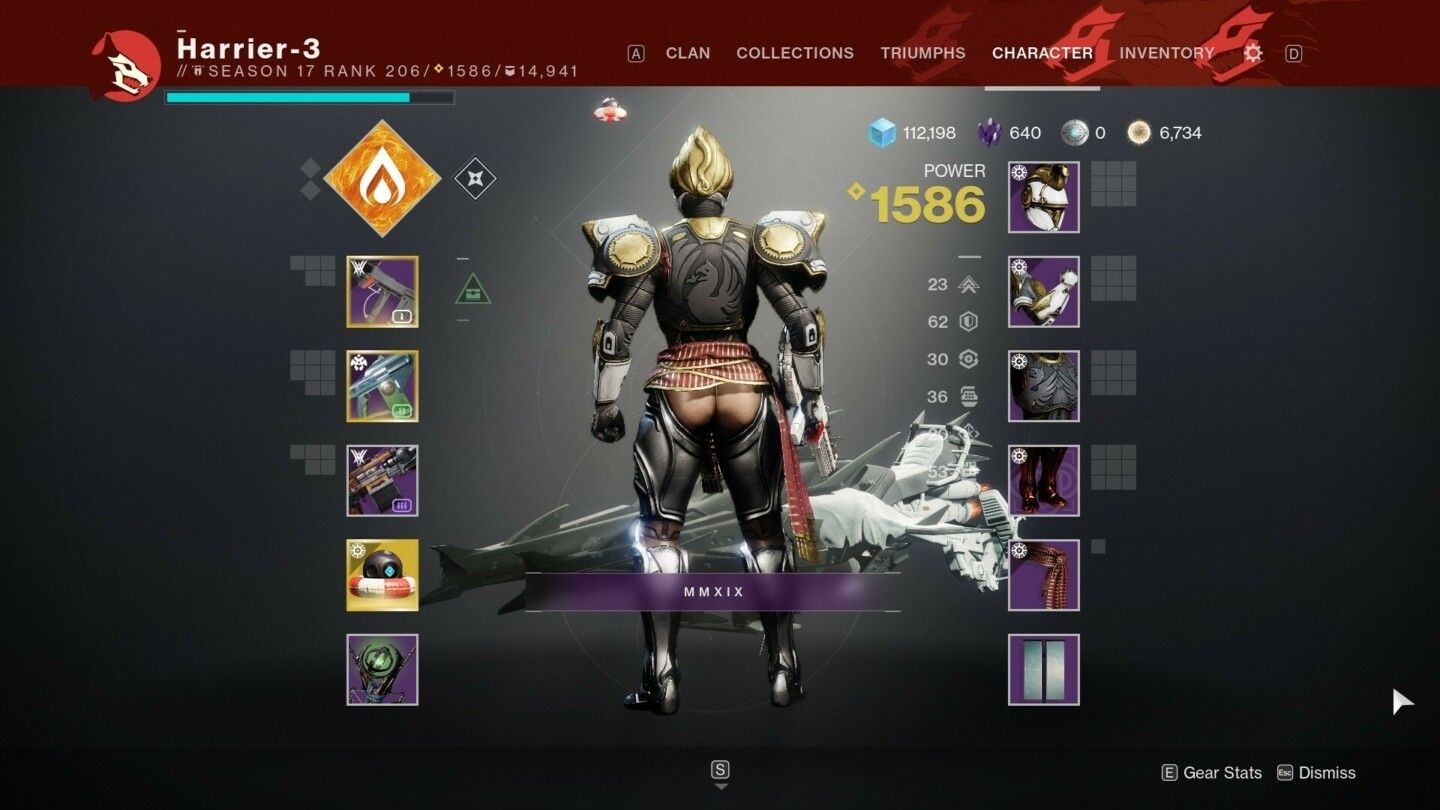Select the leg armor slot
Image resolution: width=1440 pixels, height=810 pixels.
pos(1044,481)
